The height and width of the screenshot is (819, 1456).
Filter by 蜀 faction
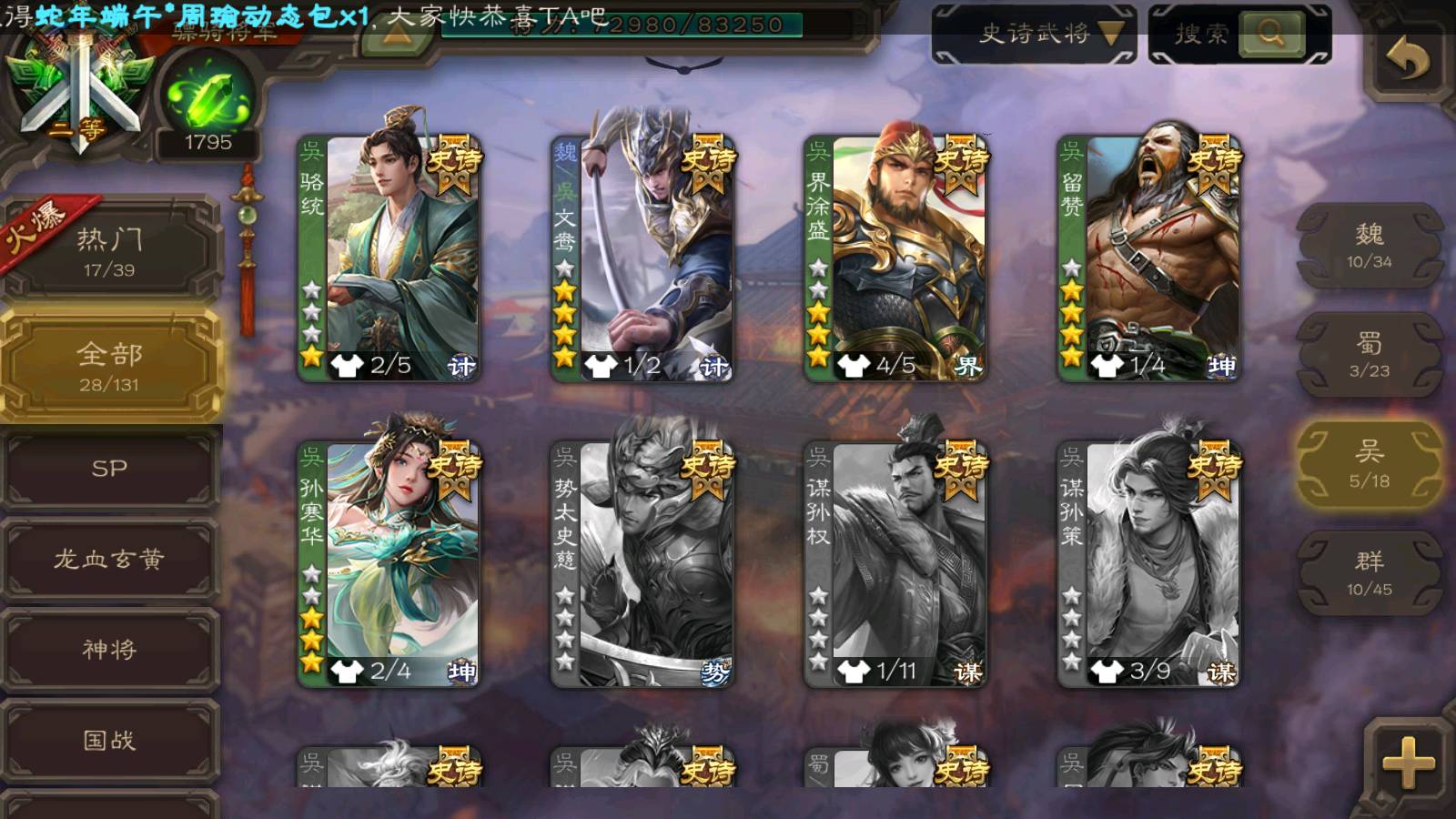pyautogui.click(x=1369, y=355)
